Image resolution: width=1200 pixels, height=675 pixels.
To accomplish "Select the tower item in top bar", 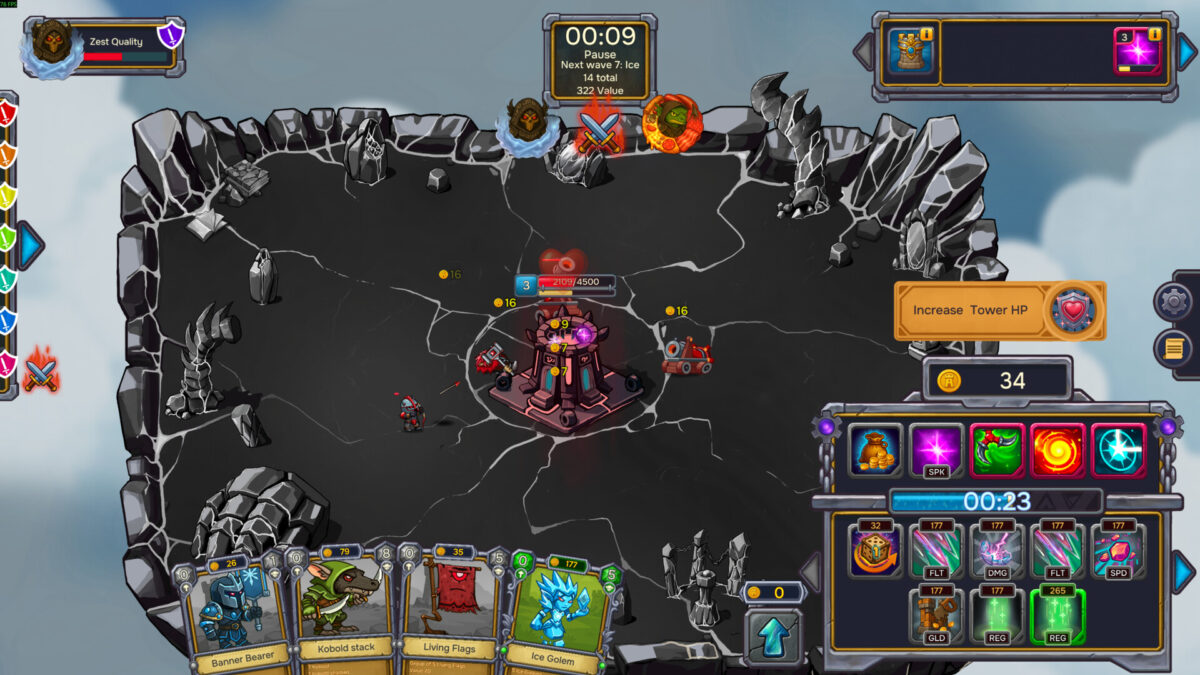I will tap(911, 52).
